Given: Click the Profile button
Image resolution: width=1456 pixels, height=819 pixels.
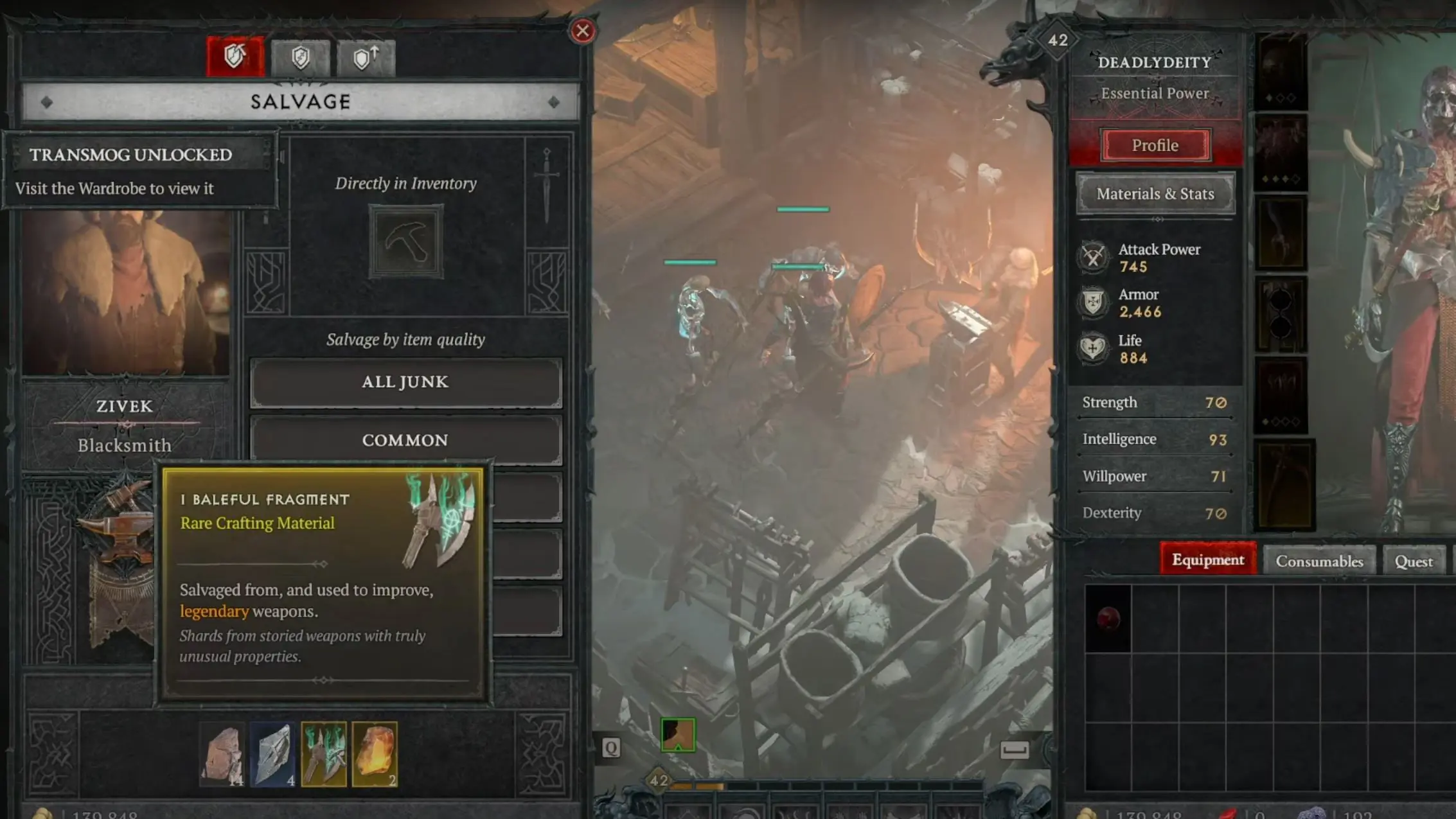Looking at the screenshot, I should pyautogui.click(x=1155, y=145).
